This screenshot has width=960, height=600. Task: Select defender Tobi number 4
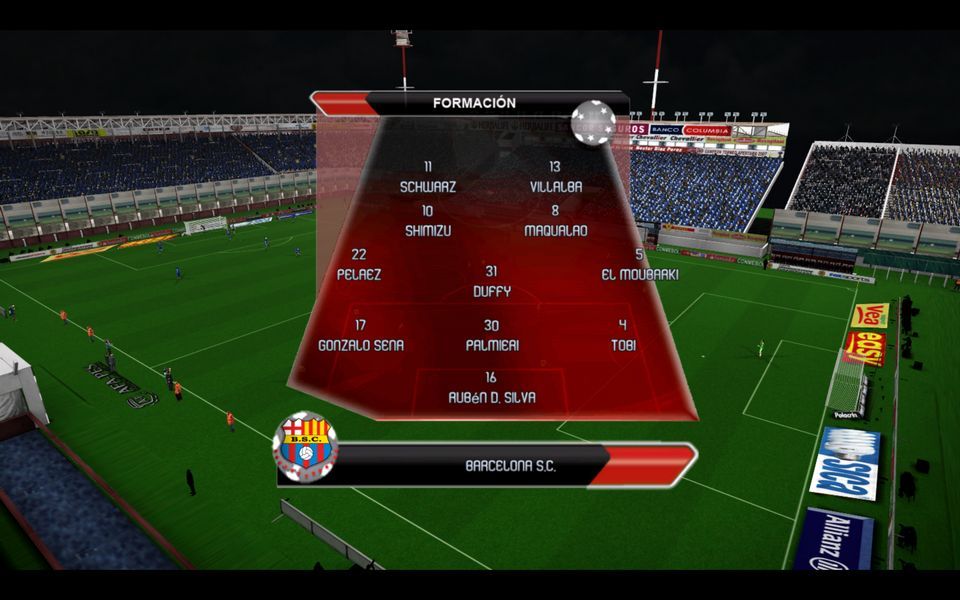point(623,335)
